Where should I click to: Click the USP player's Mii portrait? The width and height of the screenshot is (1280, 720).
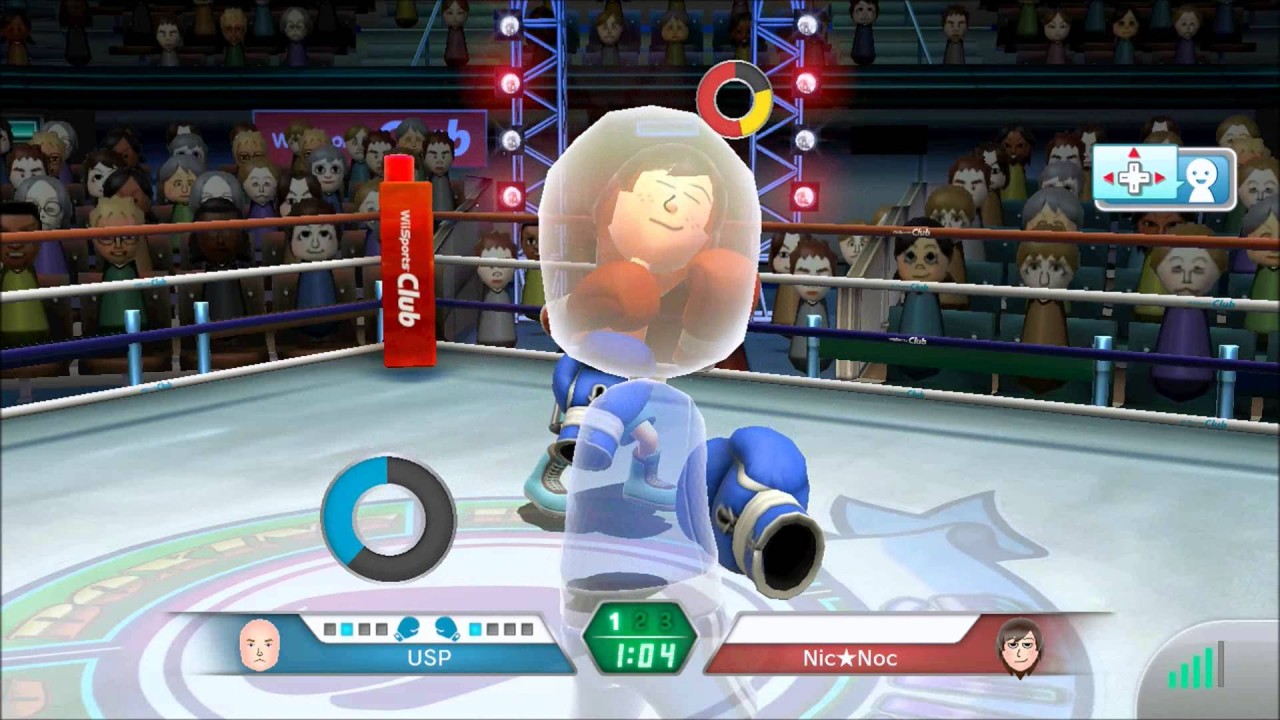pos(260,645)
